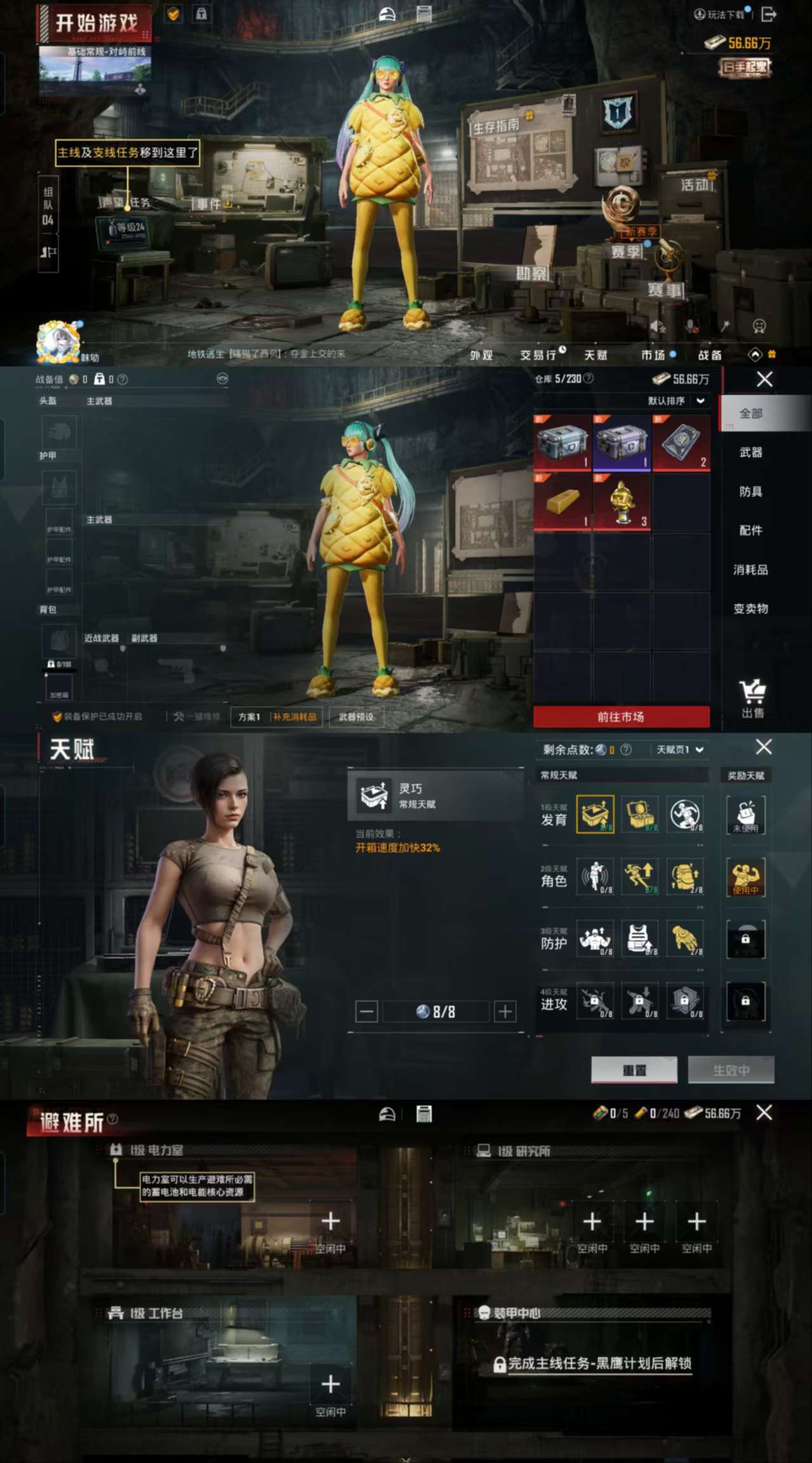This screenshot has height=1463, width=812.
Task: Open the 武器预设 weapon preset
Action: pyautogui.click(x=356, y=717)
